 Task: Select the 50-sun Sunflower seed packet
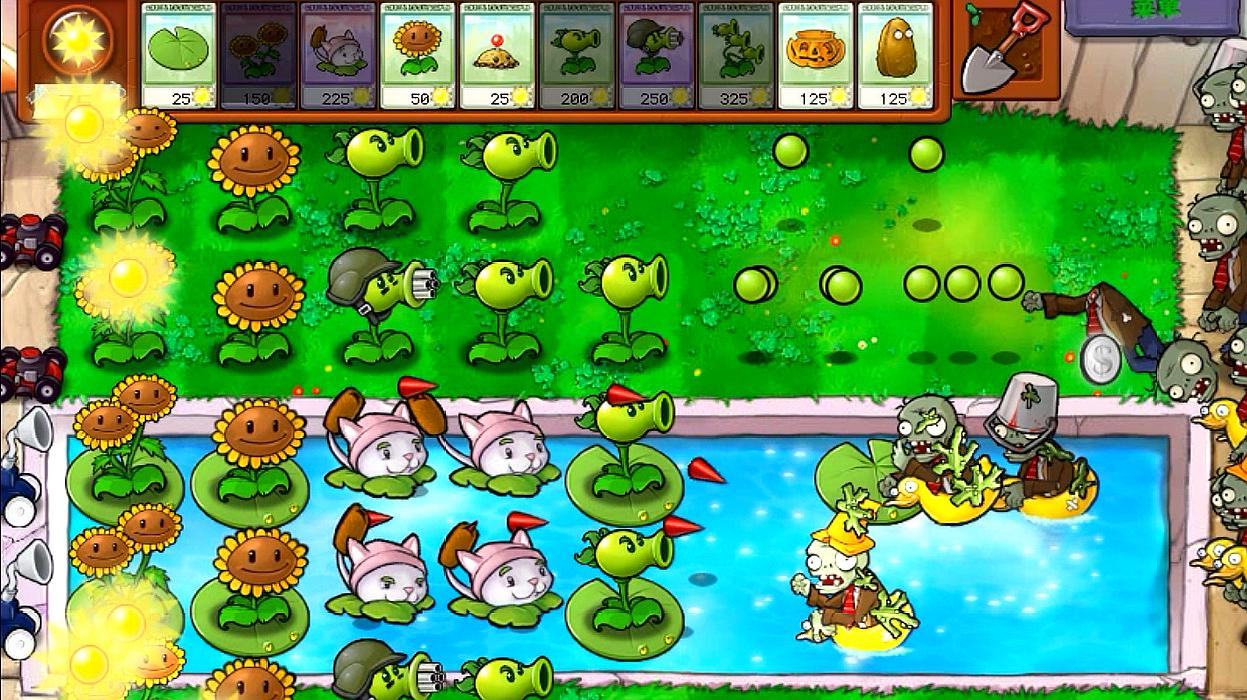(x=417, y=55)
